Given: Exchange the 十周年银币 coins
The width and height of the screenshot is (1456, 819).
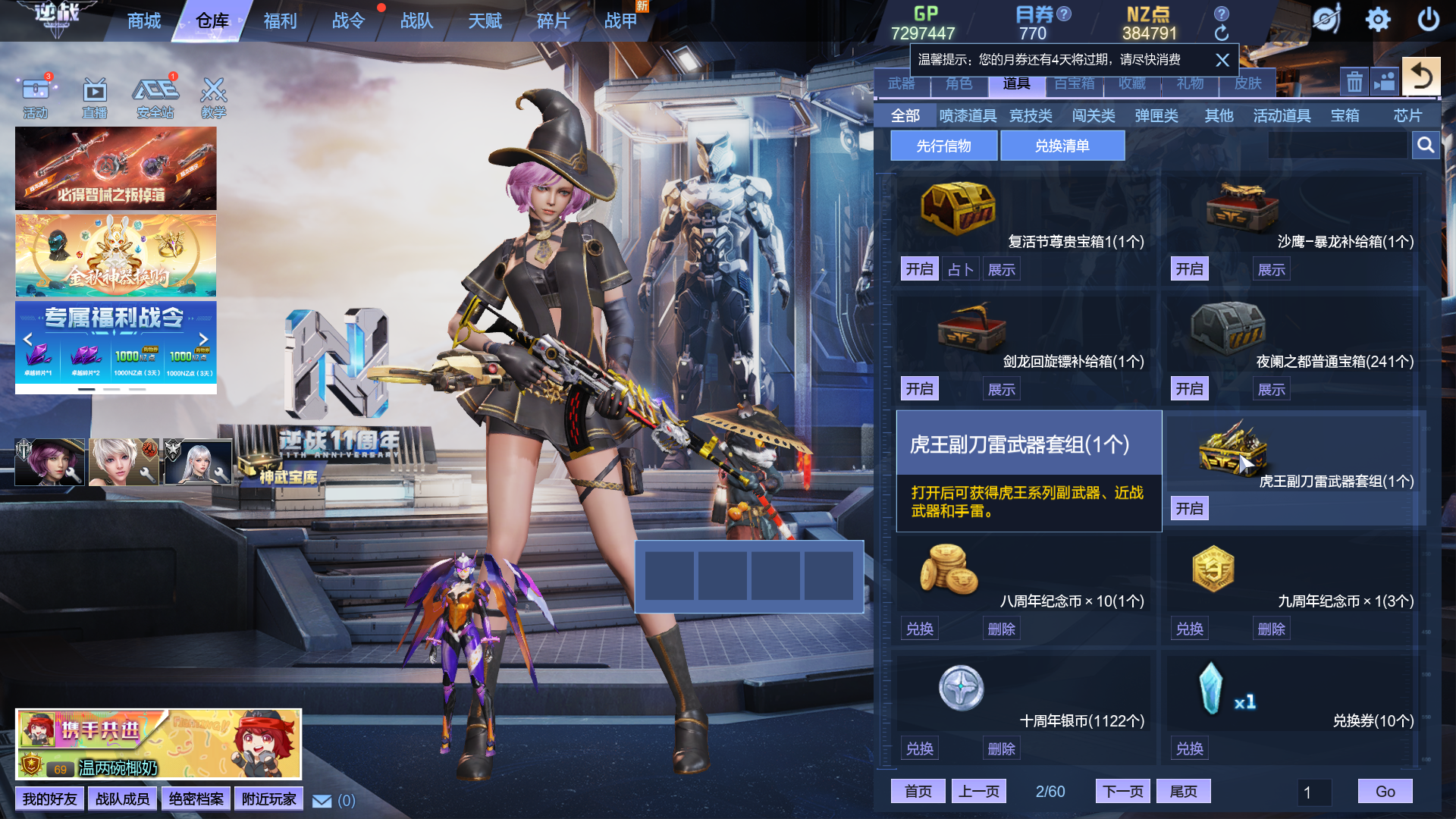Looking at the screenshot, I should (x=919, y=748).
